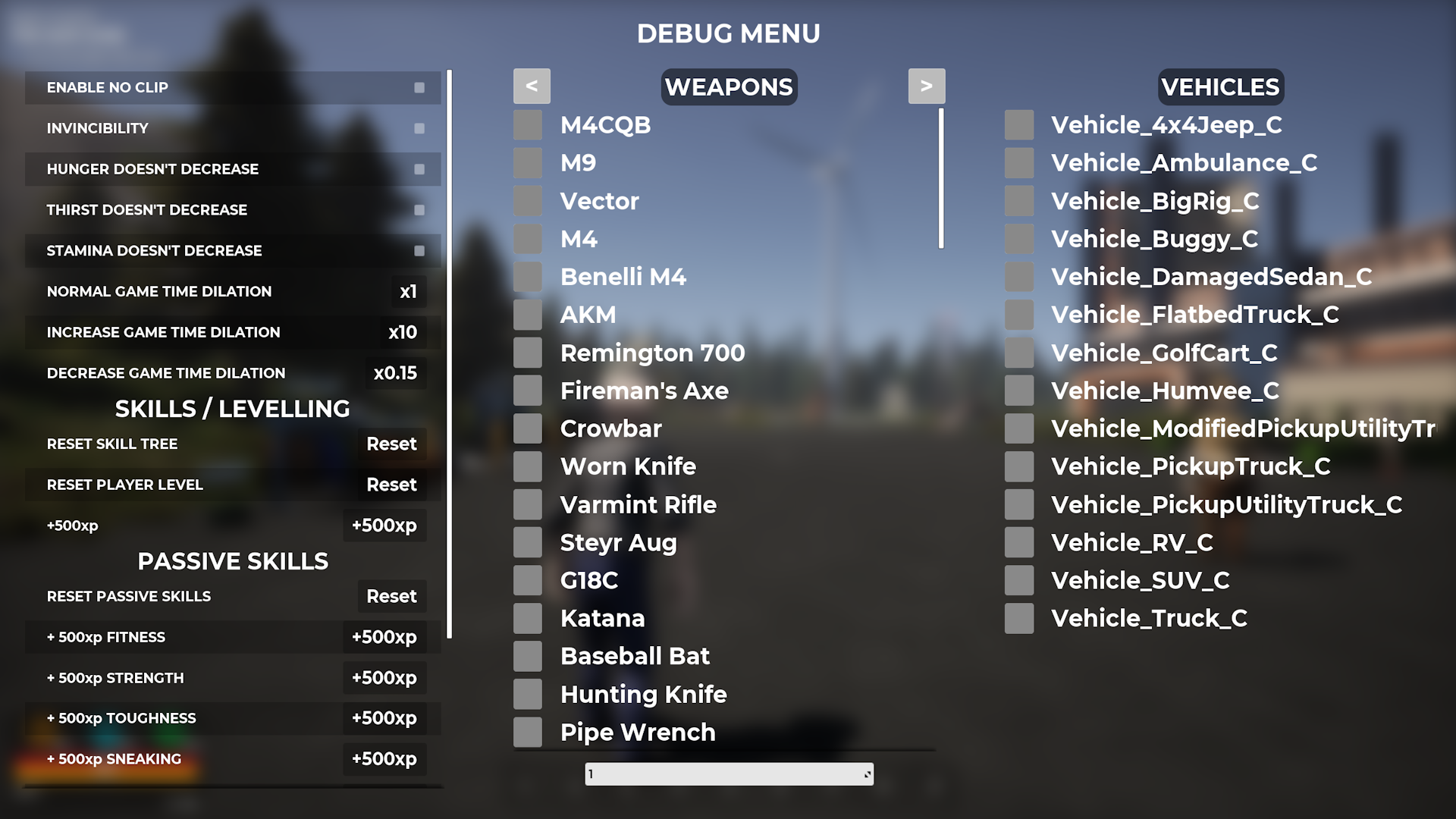Check the Vehicle_Ambulance_C checkbox

click(x=1018, y=163)
